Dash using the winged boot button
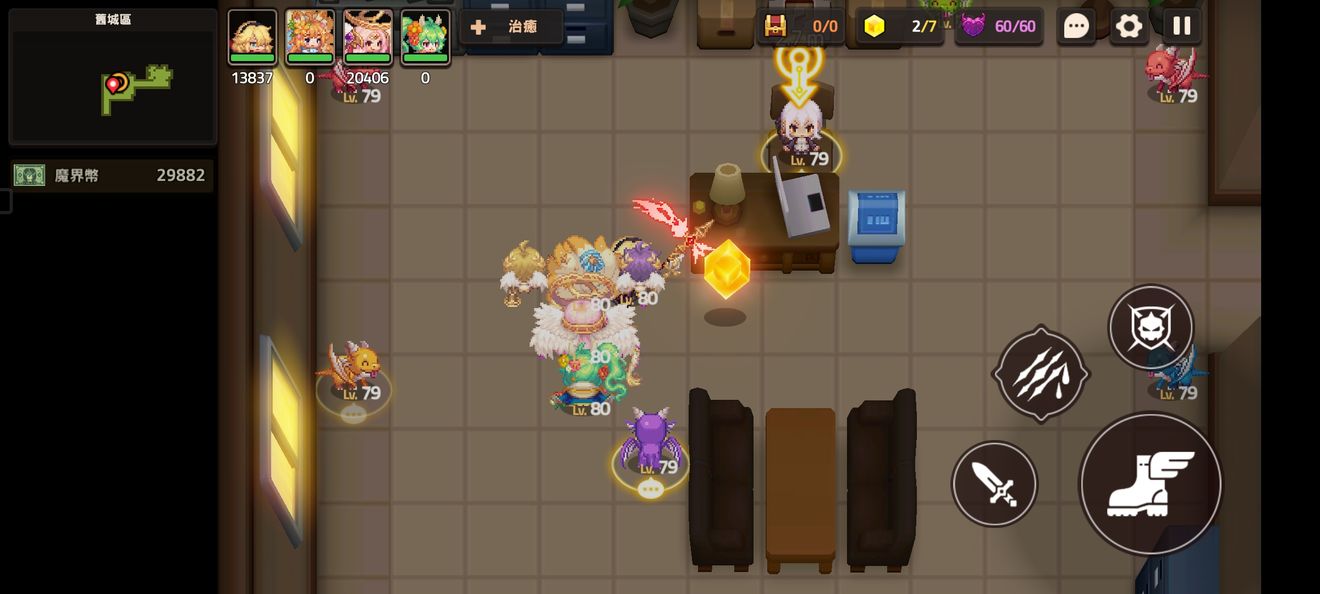The width and height of the screenshot is (1320, 594). (1150, 484)
